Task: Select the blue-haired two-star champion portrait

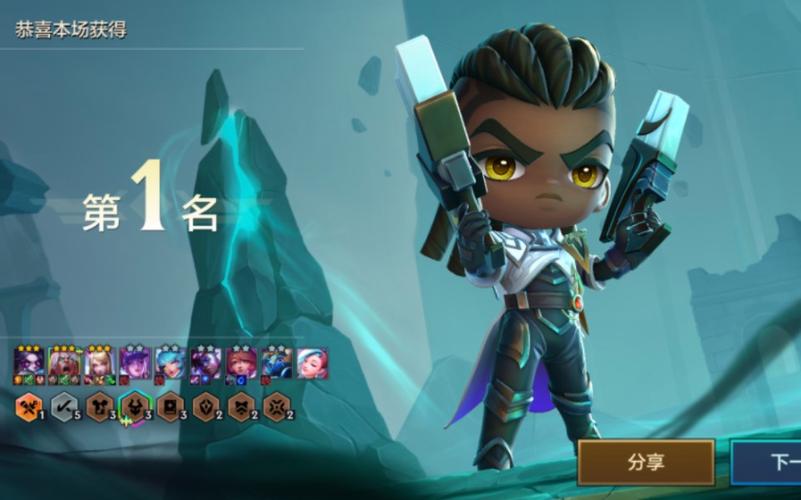Action: (170, 363)
